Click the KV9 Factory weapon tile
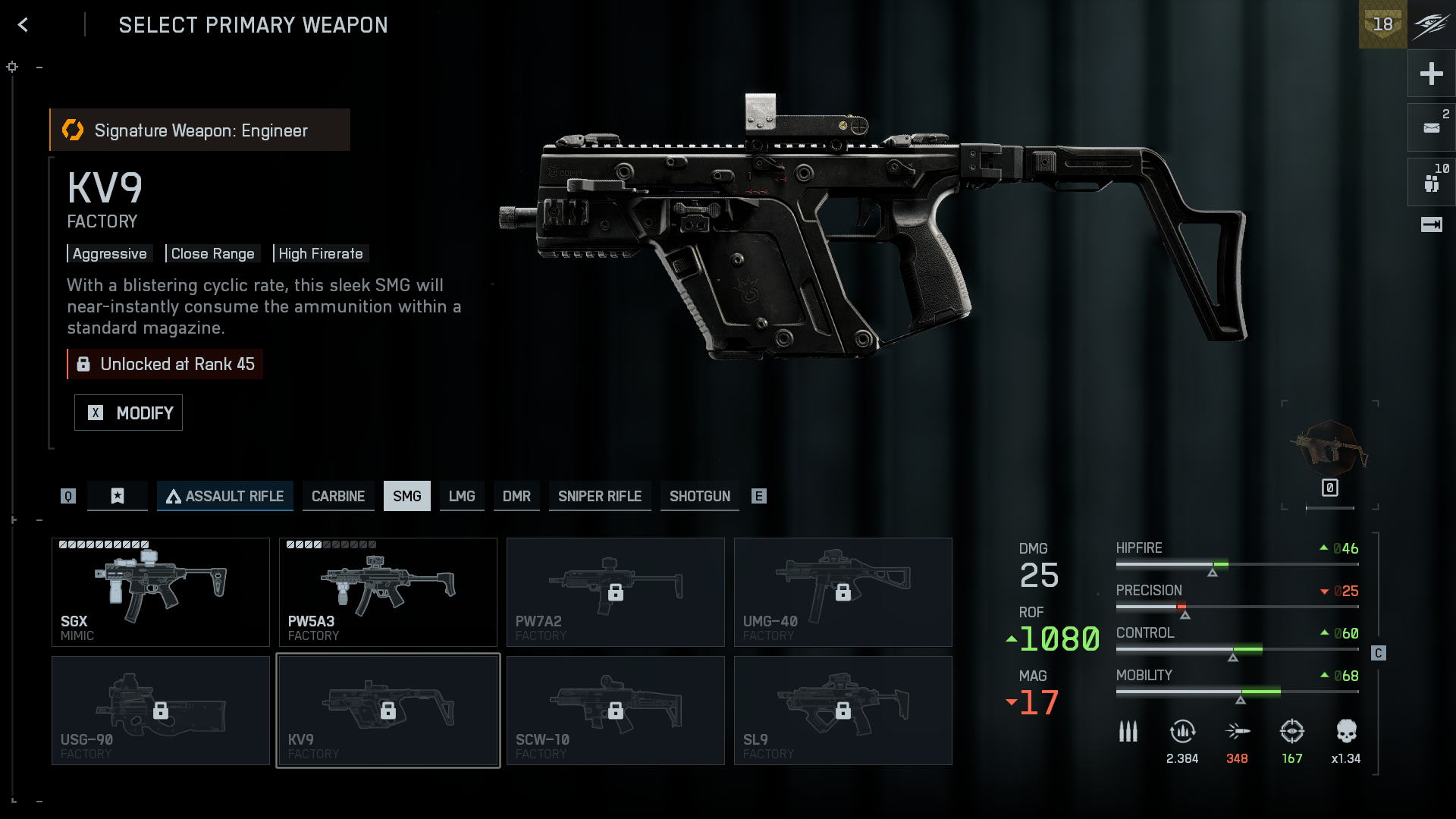 click(388, 711)
